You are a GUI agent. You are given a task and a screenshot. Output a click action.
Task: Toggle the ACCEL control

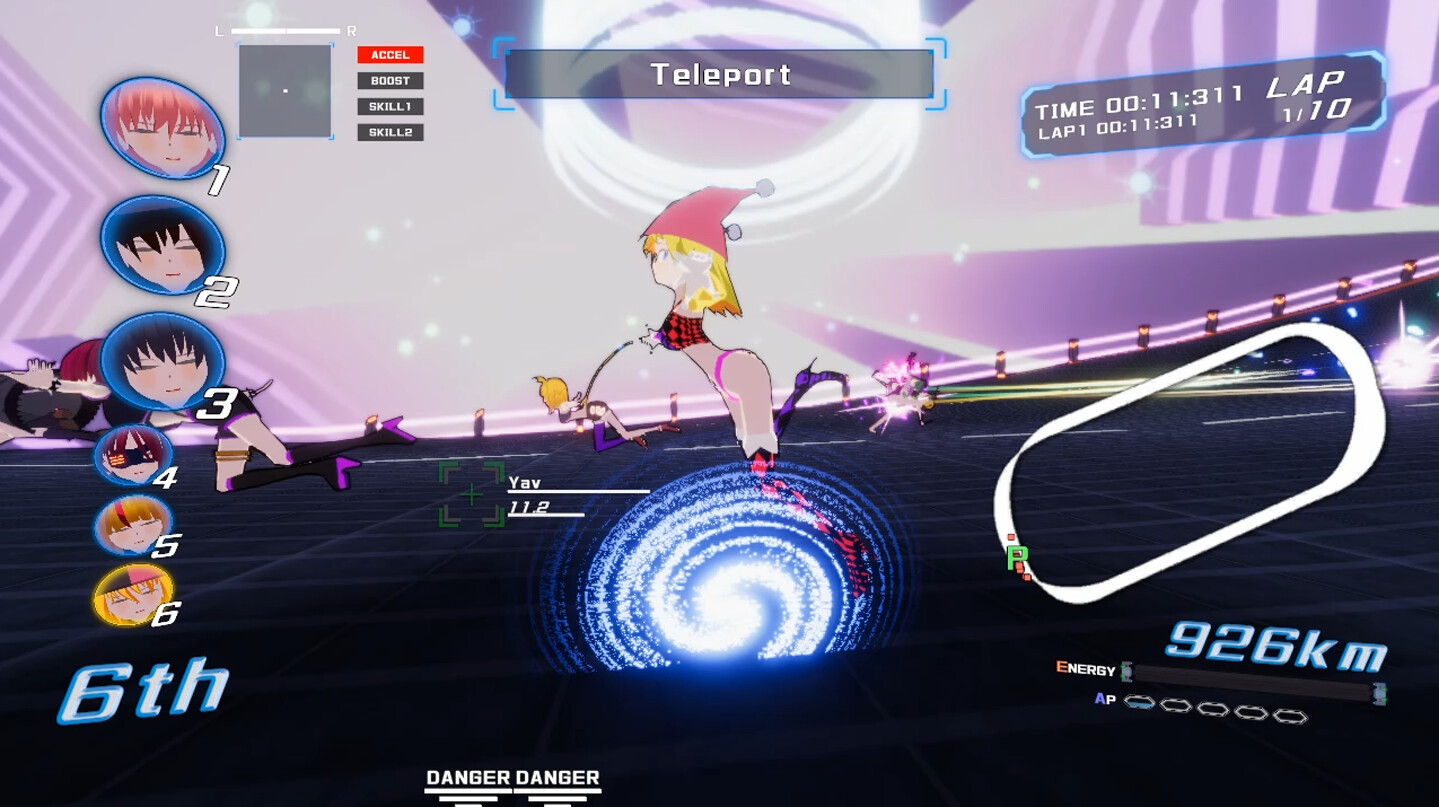(x=390, y=53)
